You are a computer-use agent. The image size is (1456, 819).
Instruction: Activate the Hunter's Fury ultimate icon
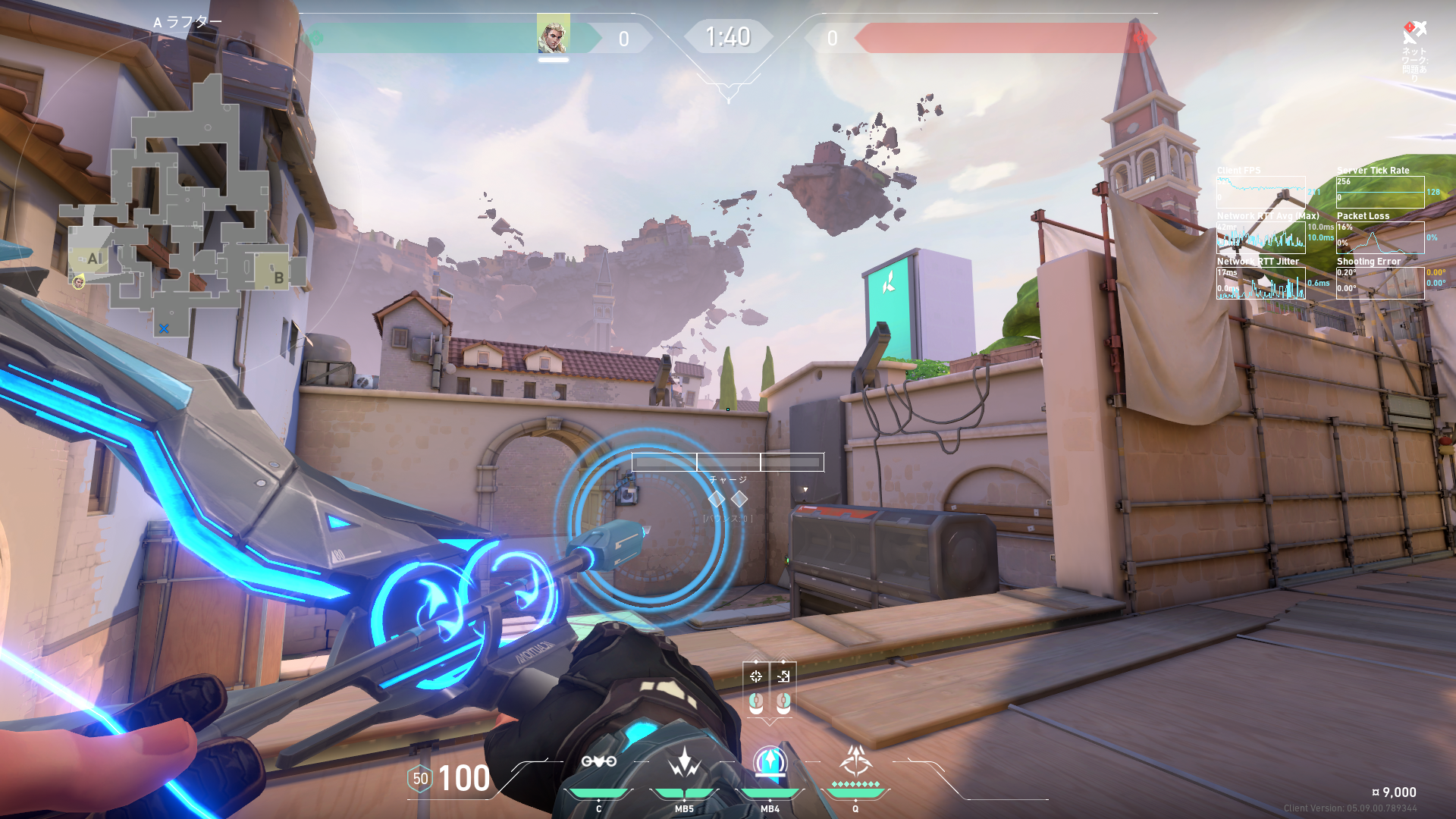click(x=855, y=761)
